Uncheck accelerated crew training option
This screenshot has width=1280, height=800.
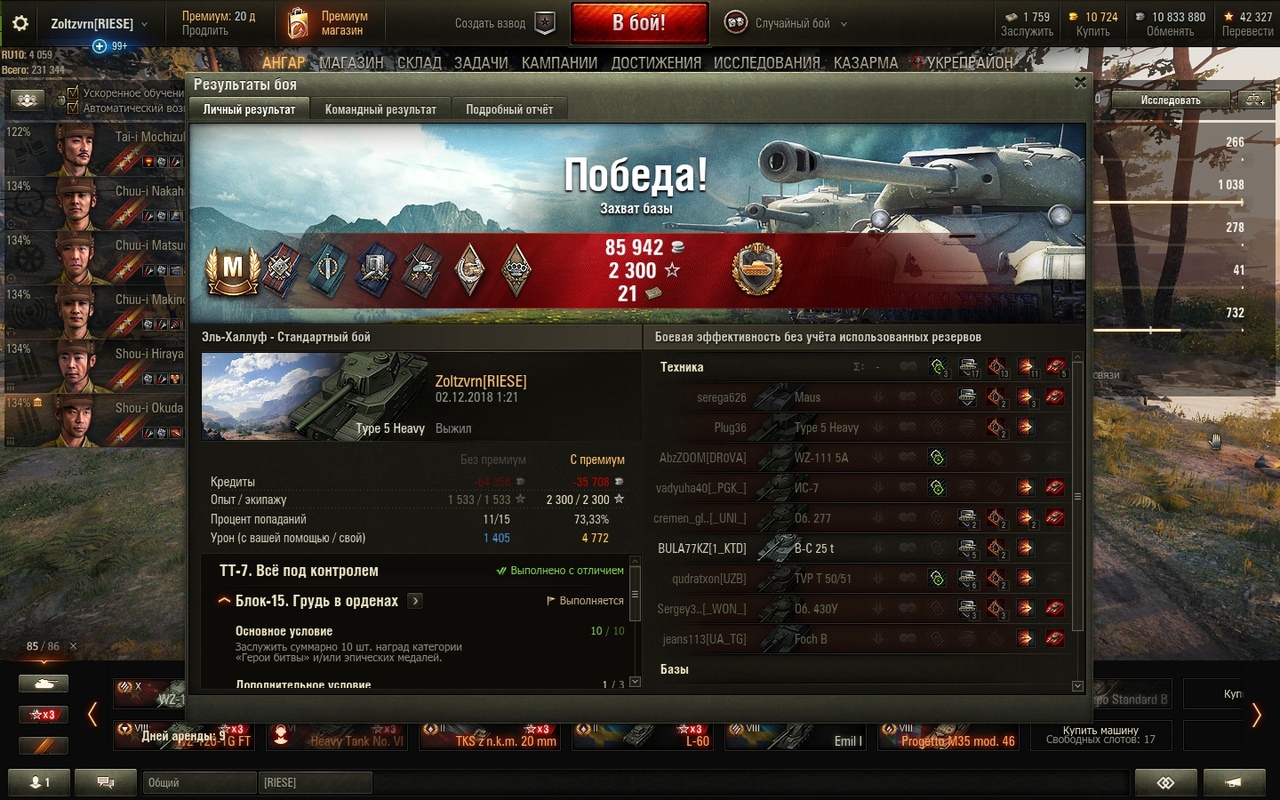click(70, 91)
